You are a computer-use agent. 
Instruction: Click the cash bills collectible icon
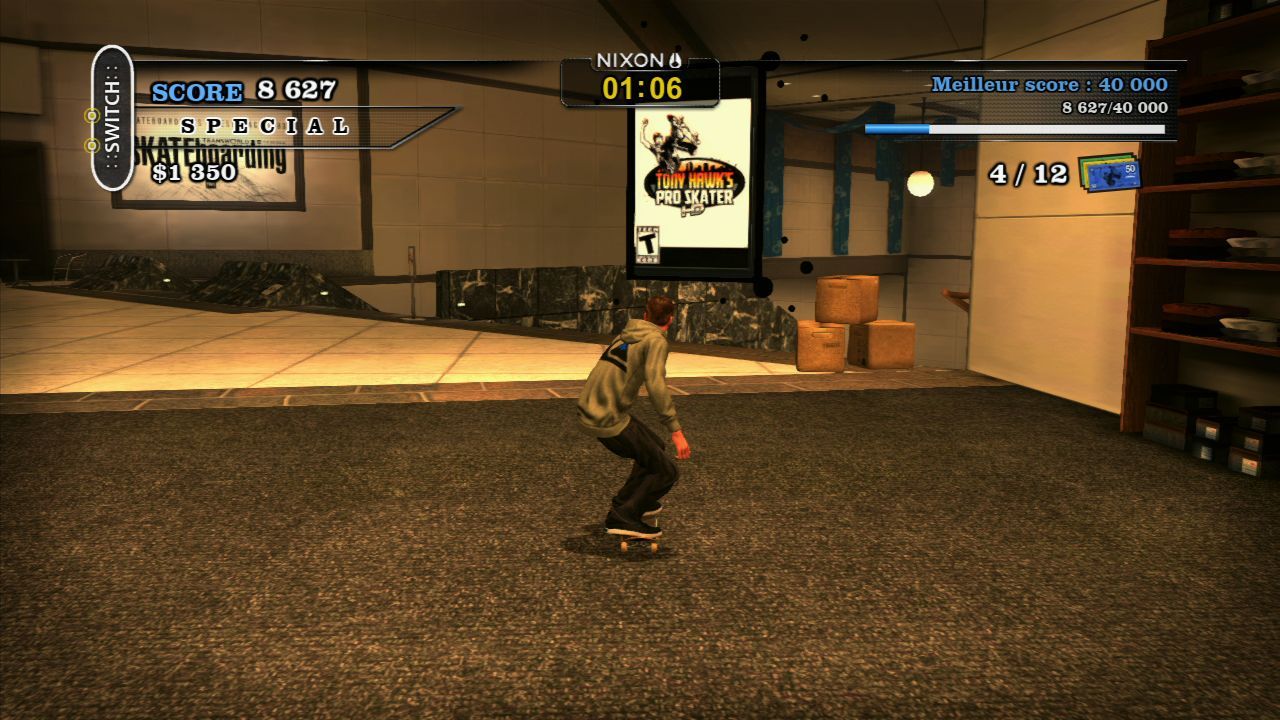coord(1109,172)
